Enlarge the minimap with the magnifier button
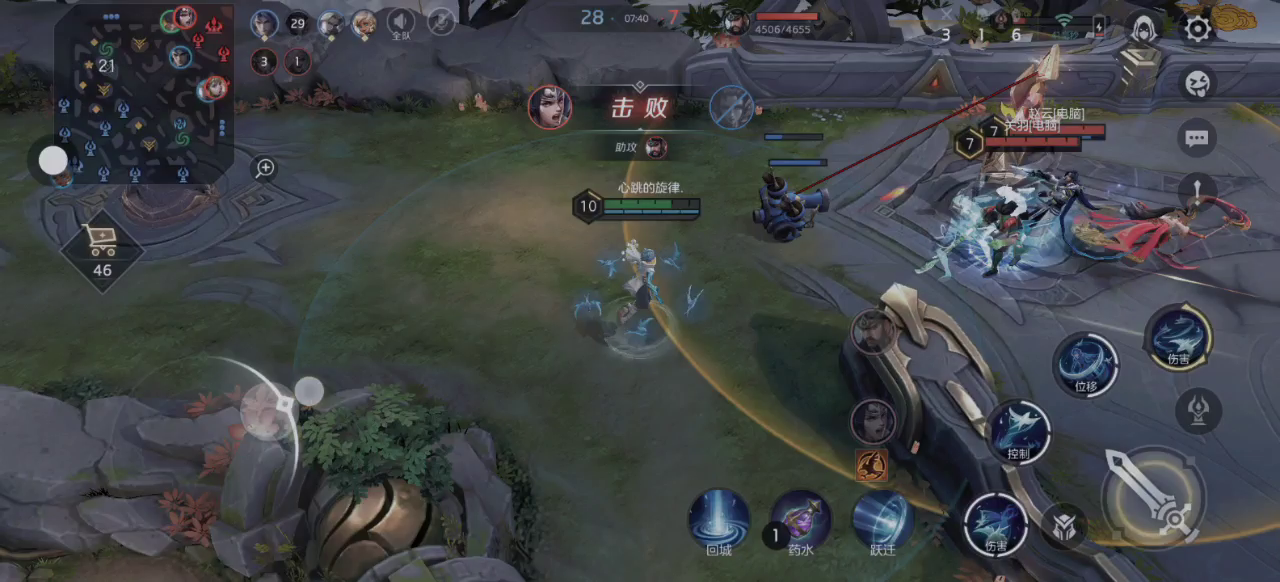Screen dimensions: 1280x582 (264, 168)
